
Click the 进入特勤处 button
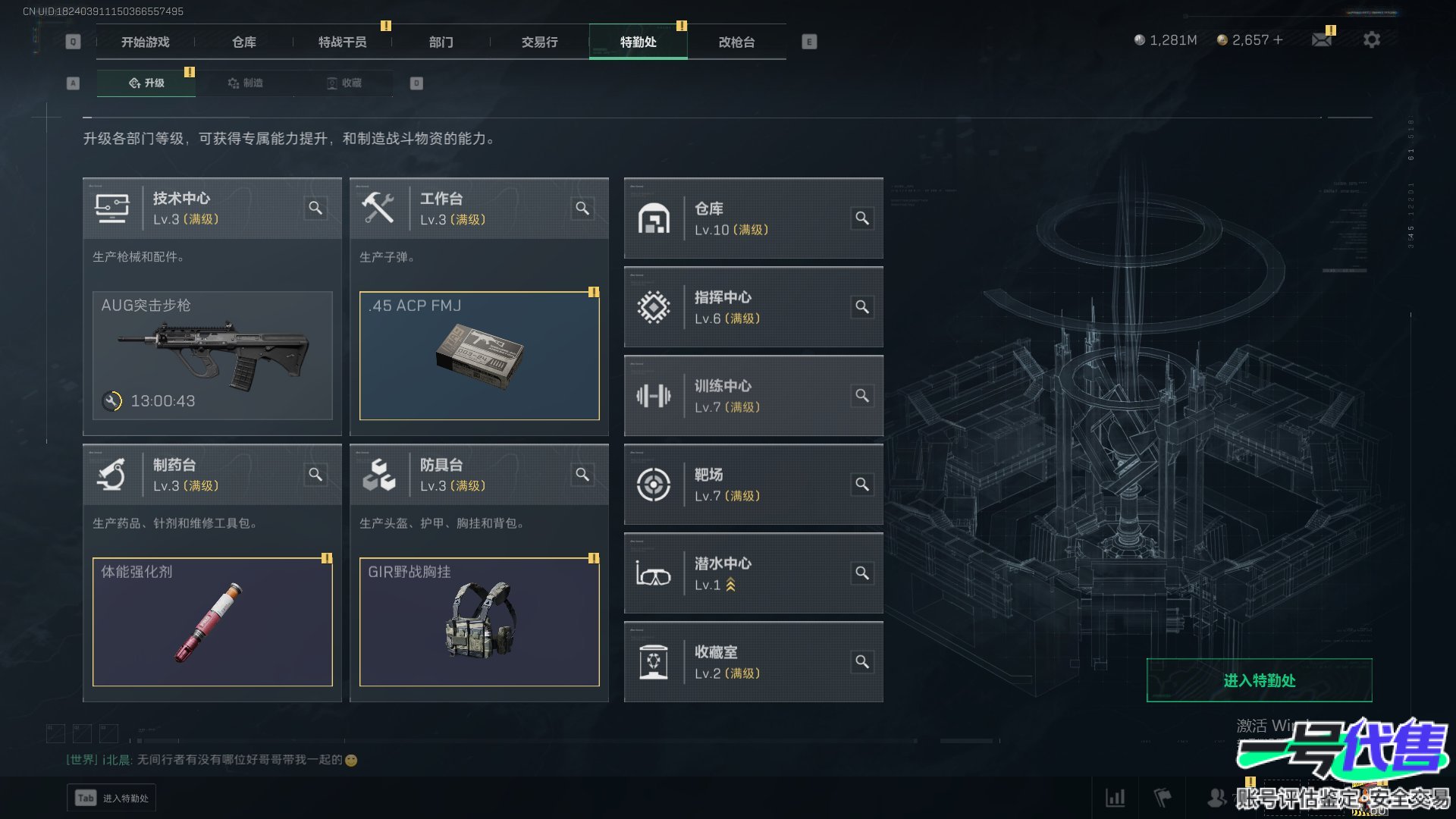coord(1259,680)
